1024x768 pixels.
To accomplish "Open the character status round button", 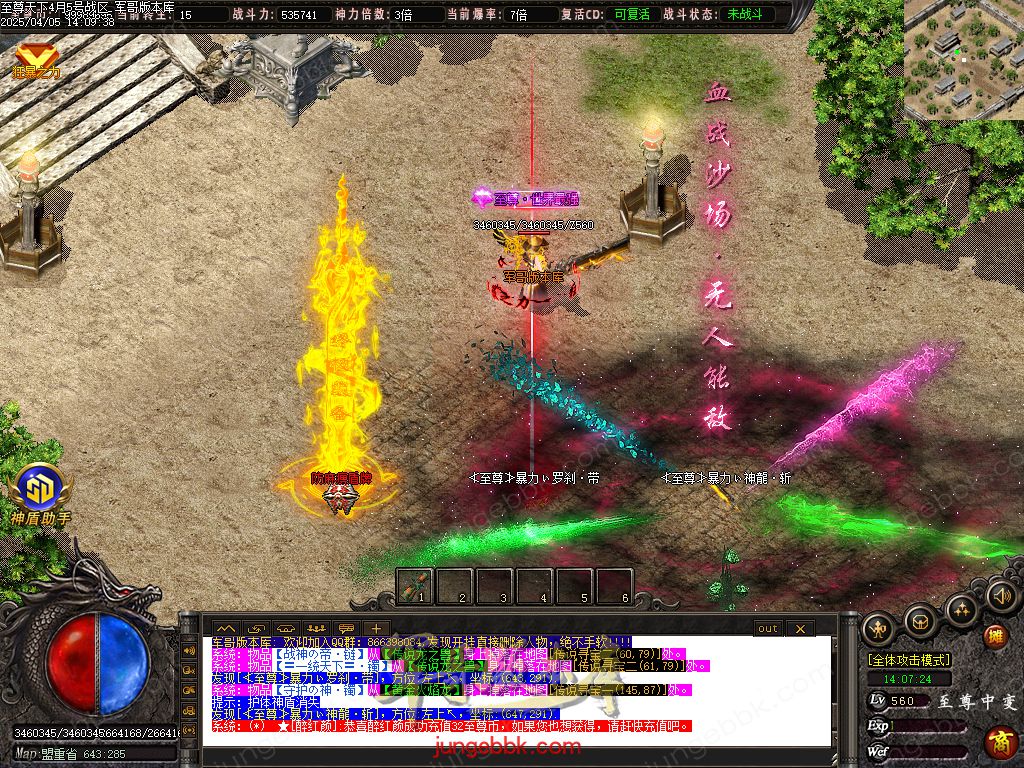I will coord(879,628).
